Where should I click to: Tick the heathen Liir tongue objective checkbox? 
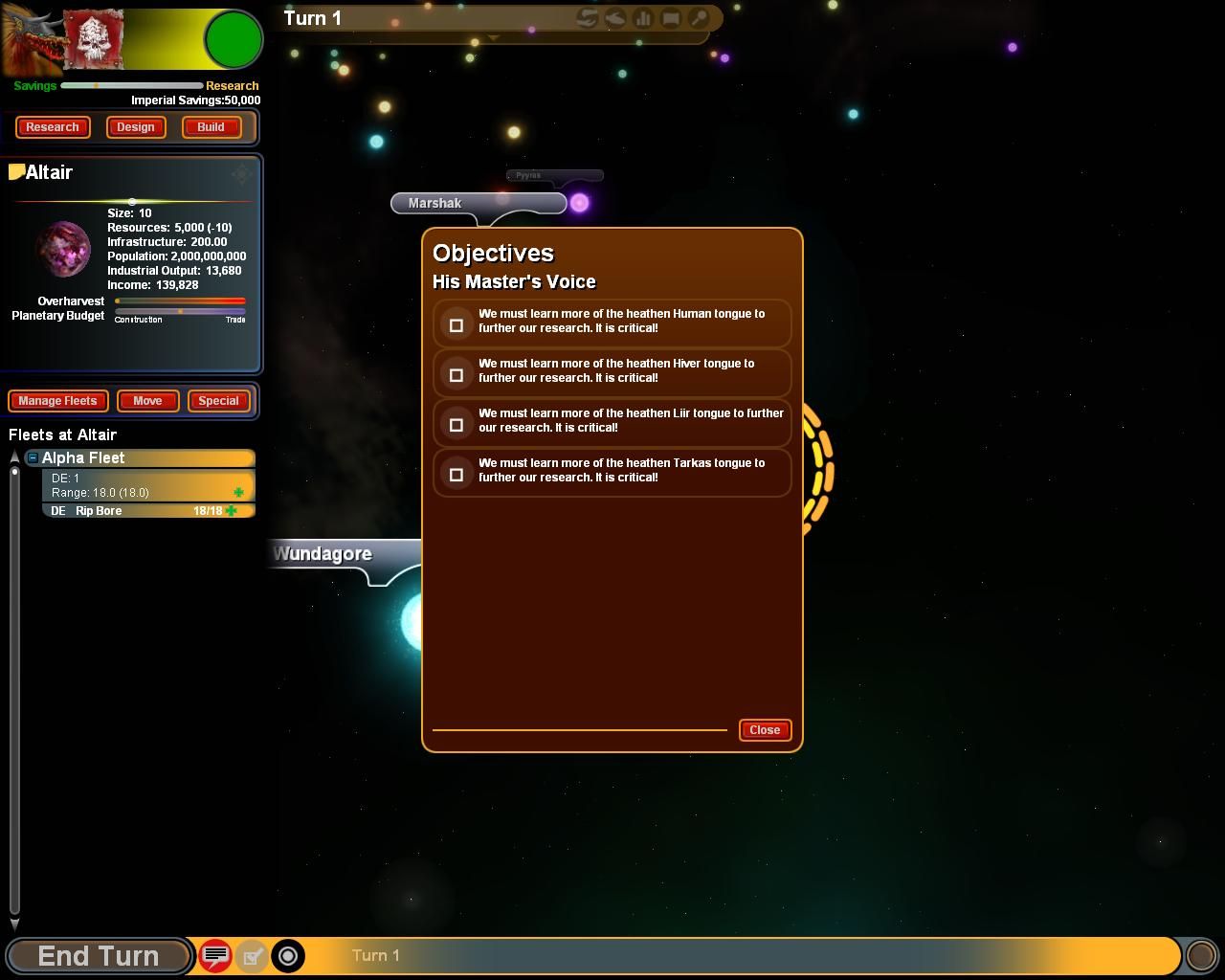tap(457, 425)
